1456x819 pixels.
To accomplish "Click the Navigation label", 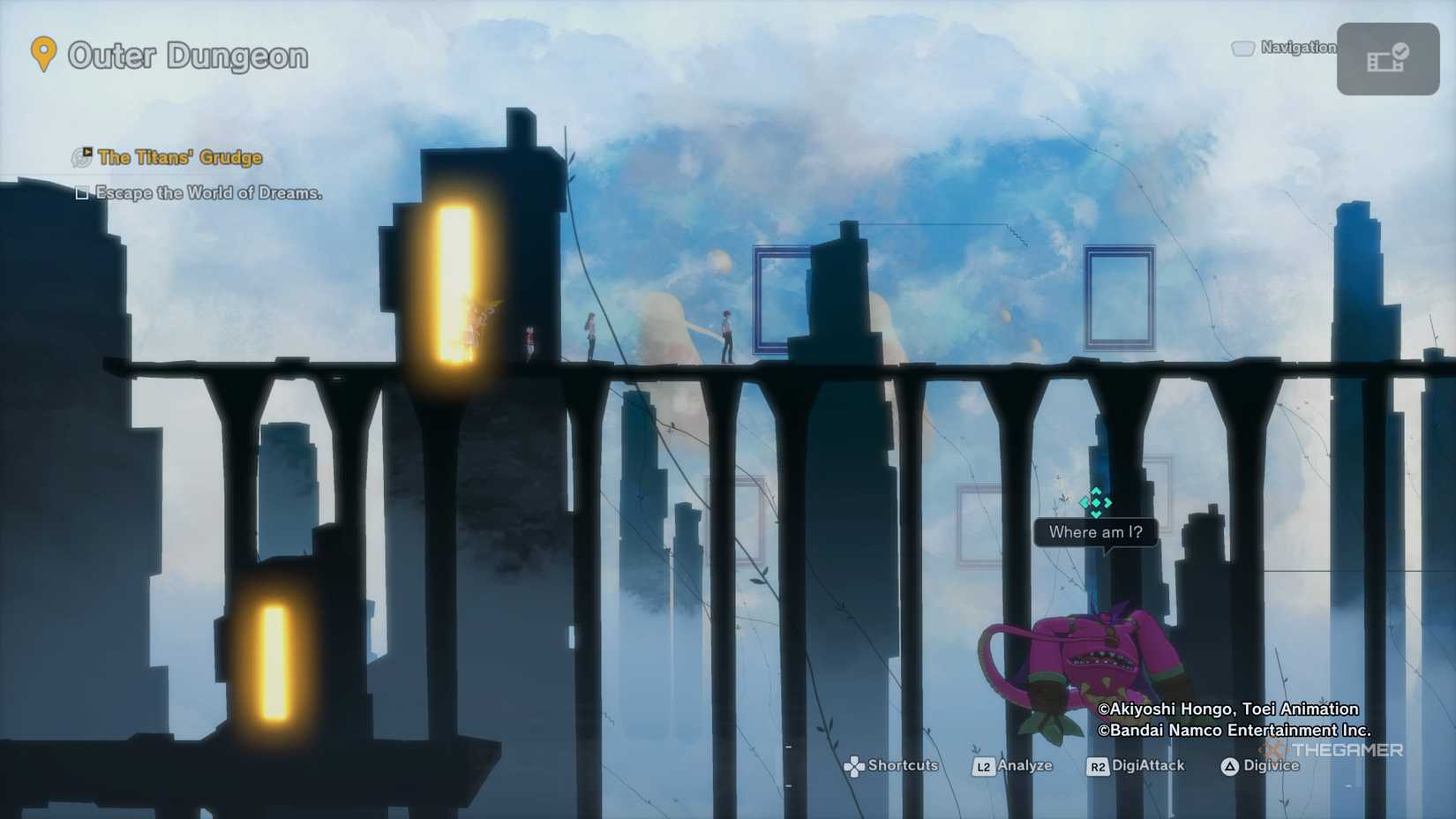I will (1297, 49).
